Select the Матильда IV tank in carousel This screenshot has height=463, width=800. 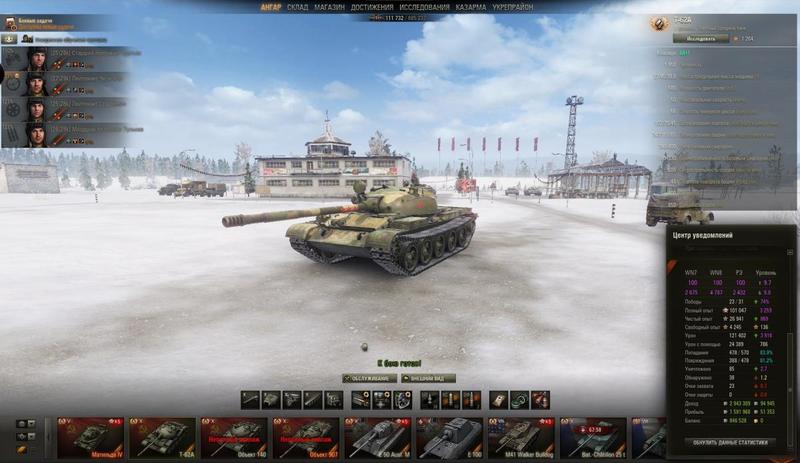(90, 438)
